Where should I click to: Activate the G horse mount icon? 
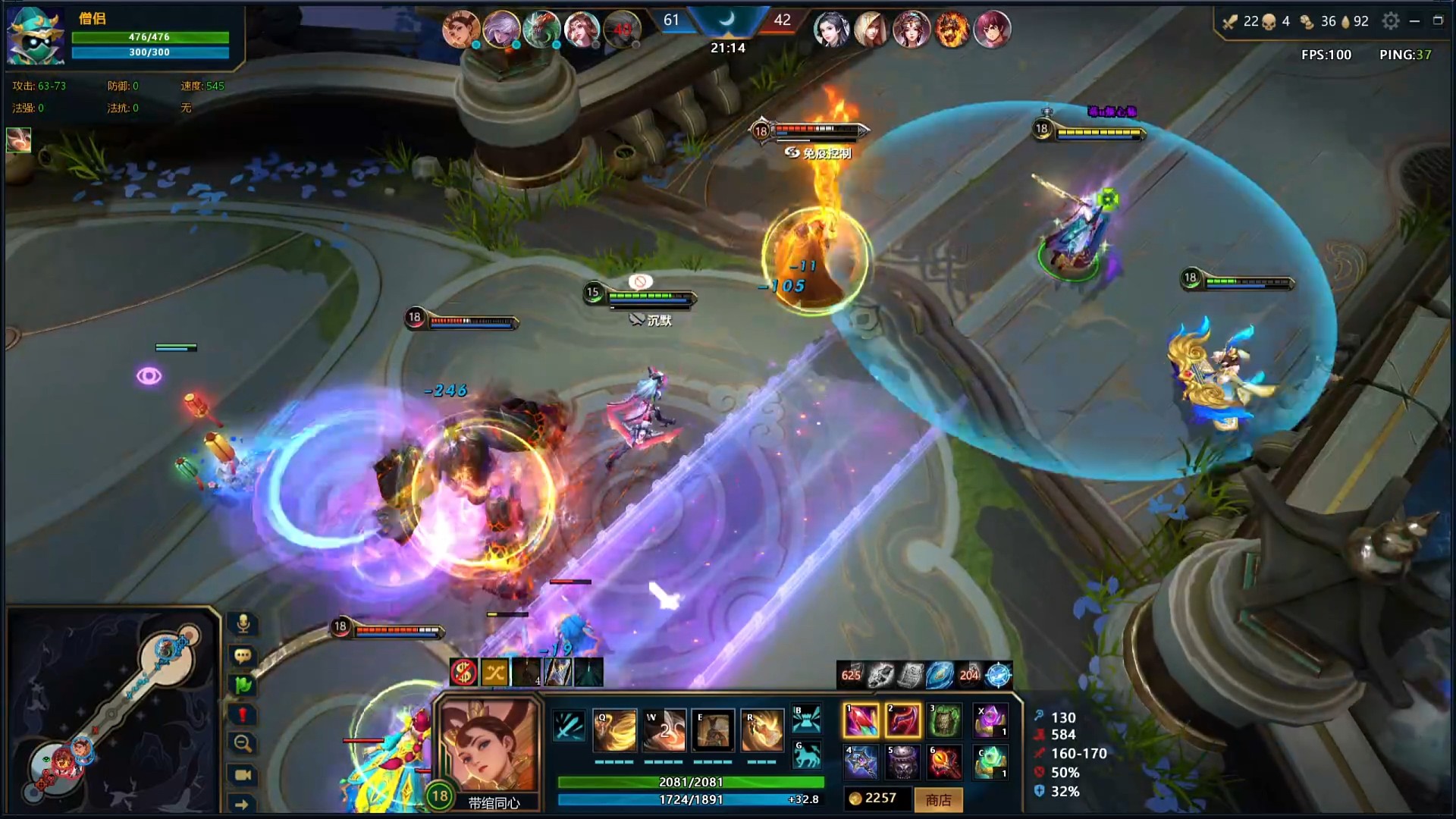[806, 755]
